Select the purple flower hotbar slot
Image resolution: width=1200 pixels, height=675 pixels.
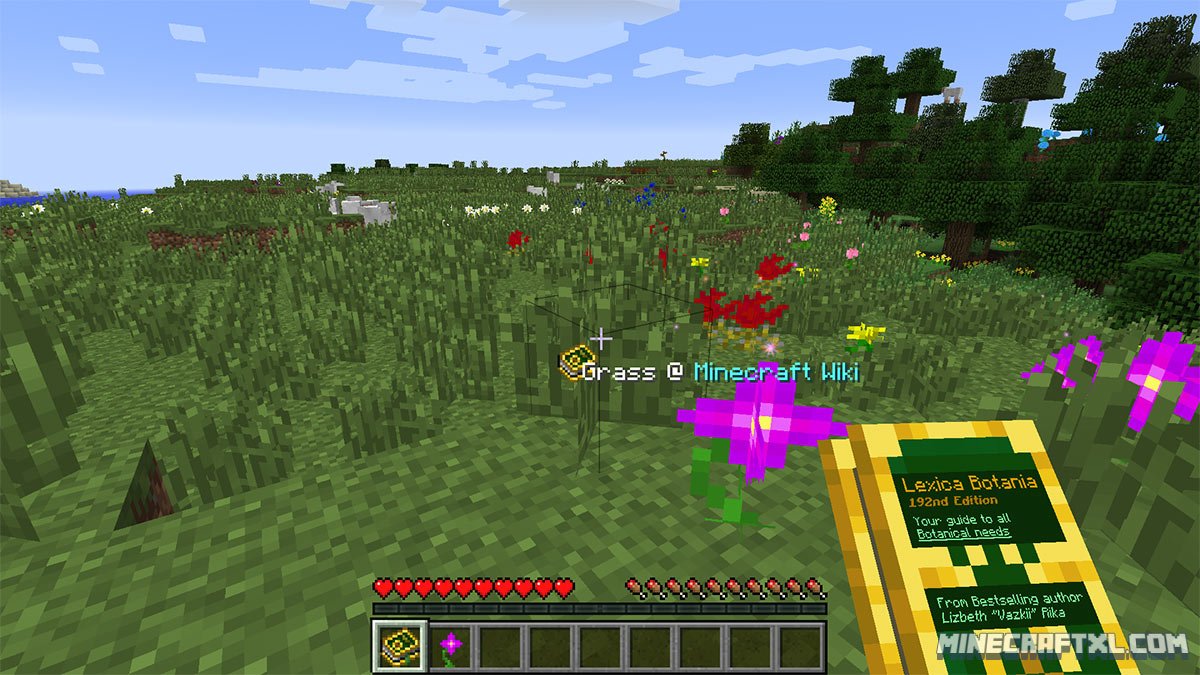point(451,646)
